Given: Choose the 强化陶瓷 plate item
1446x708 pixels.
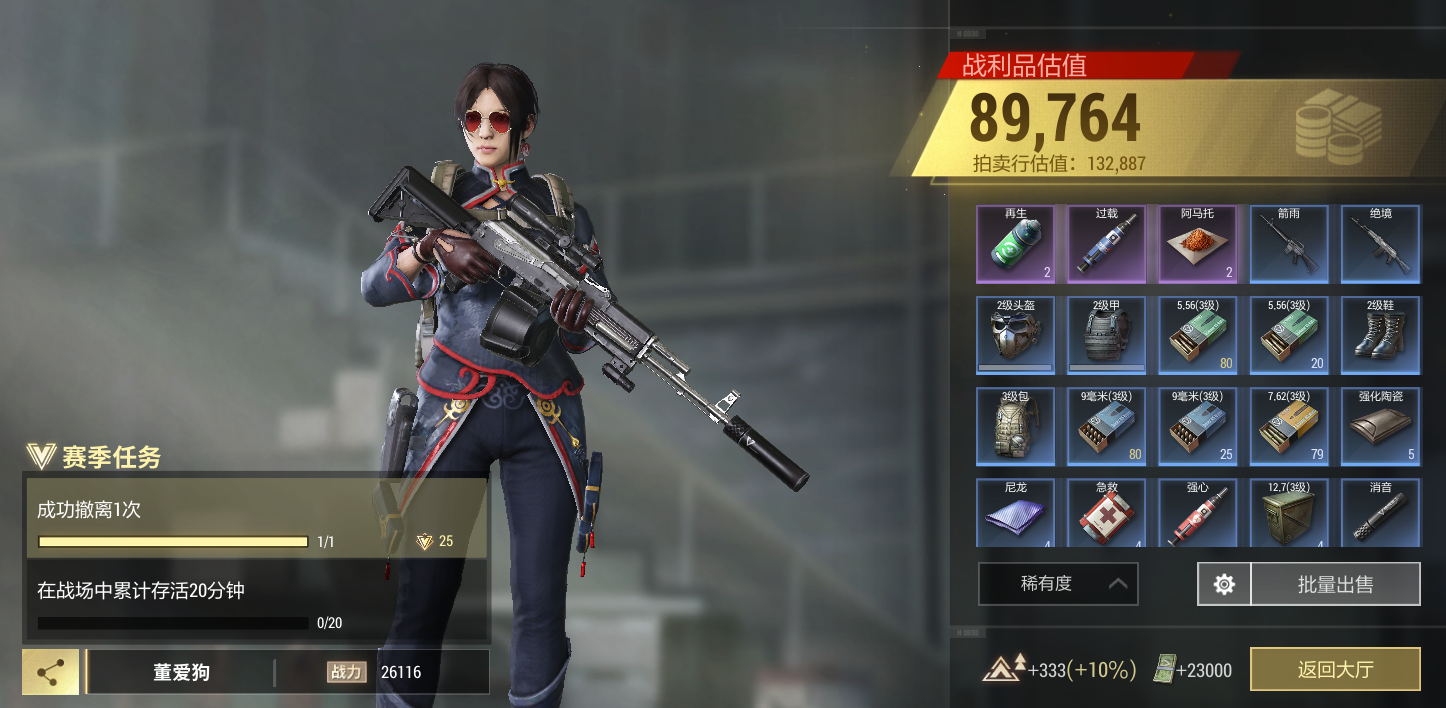Looking at the screenshot, I should tap(1381, 427).
